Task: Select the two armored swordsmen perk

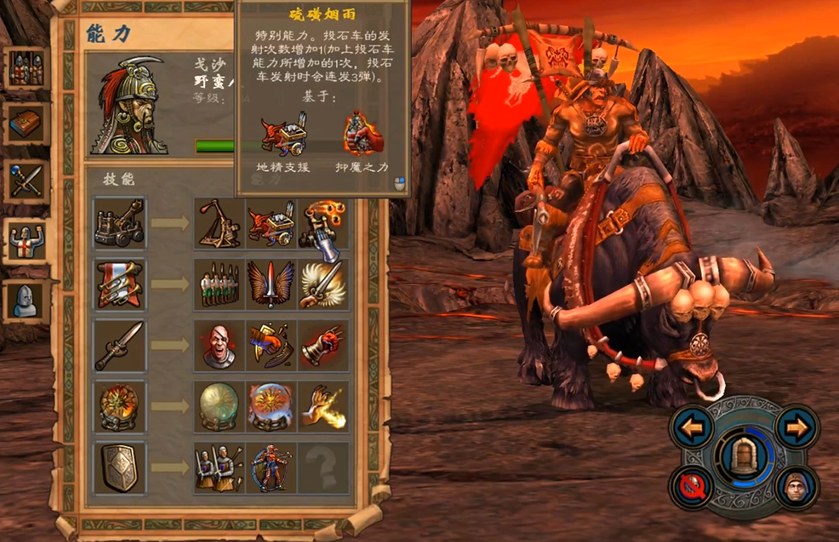Action: (219, 468)
